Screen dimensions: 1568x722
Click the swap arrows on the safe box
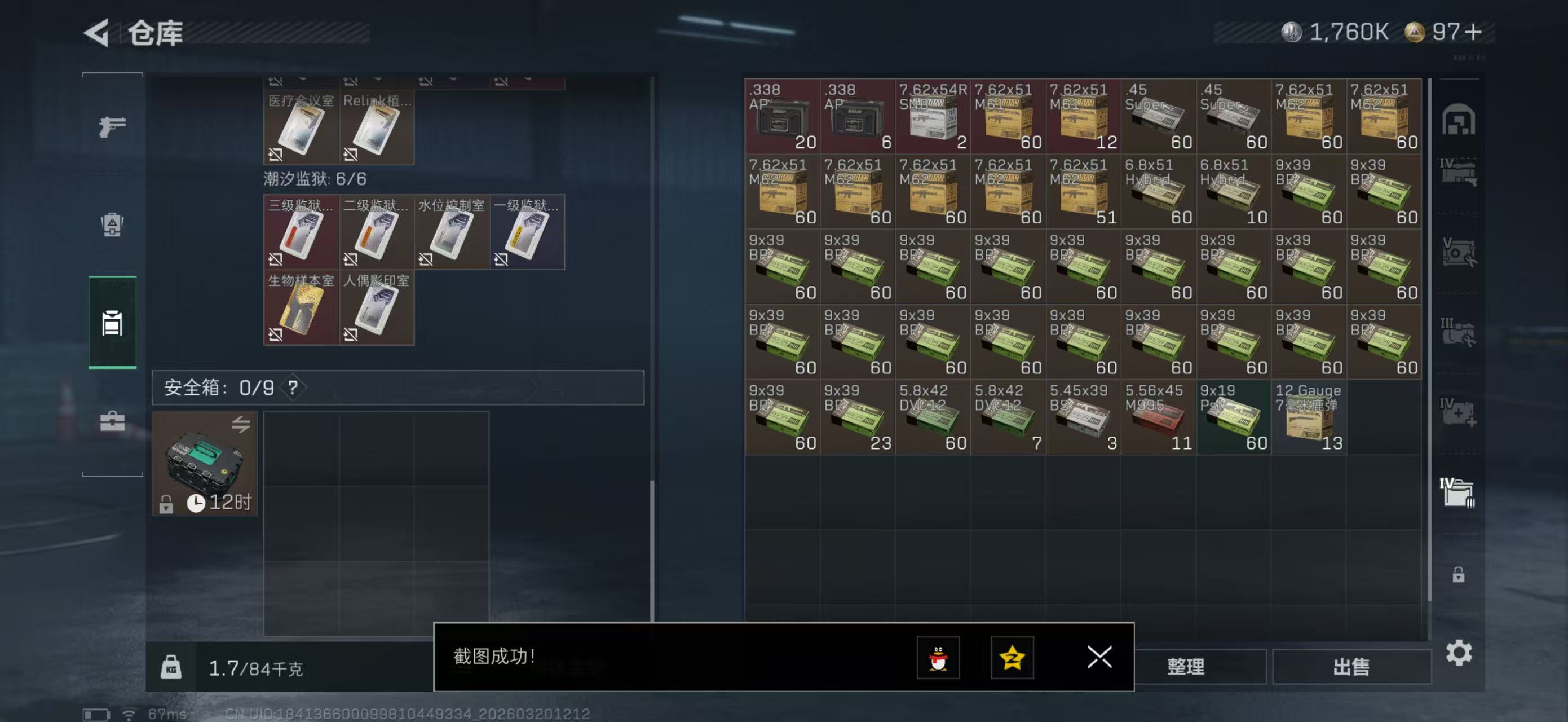click(x=242, y=424)
